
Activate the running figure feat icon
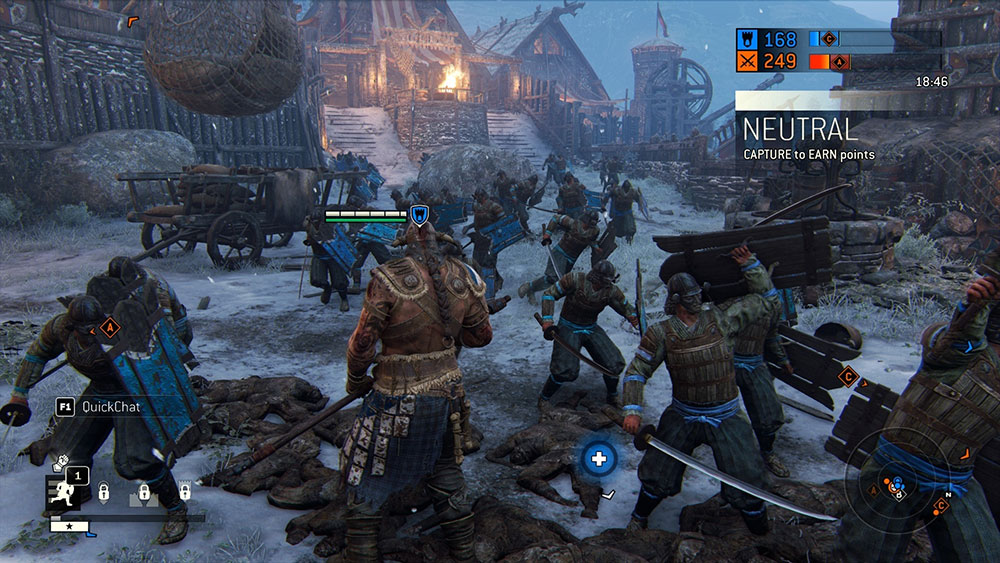point(59,492)
